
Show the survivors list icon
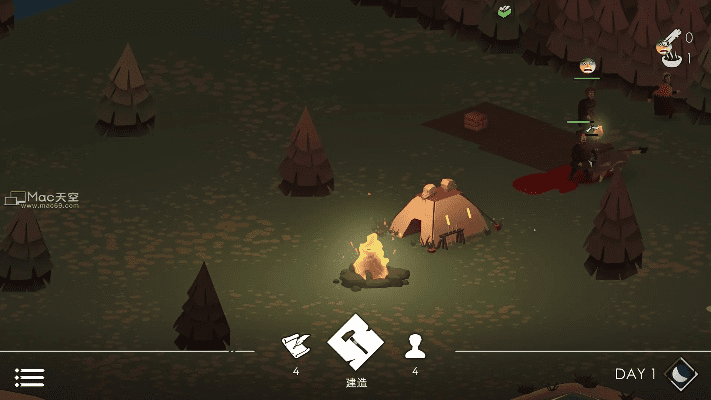click(415, 347)
